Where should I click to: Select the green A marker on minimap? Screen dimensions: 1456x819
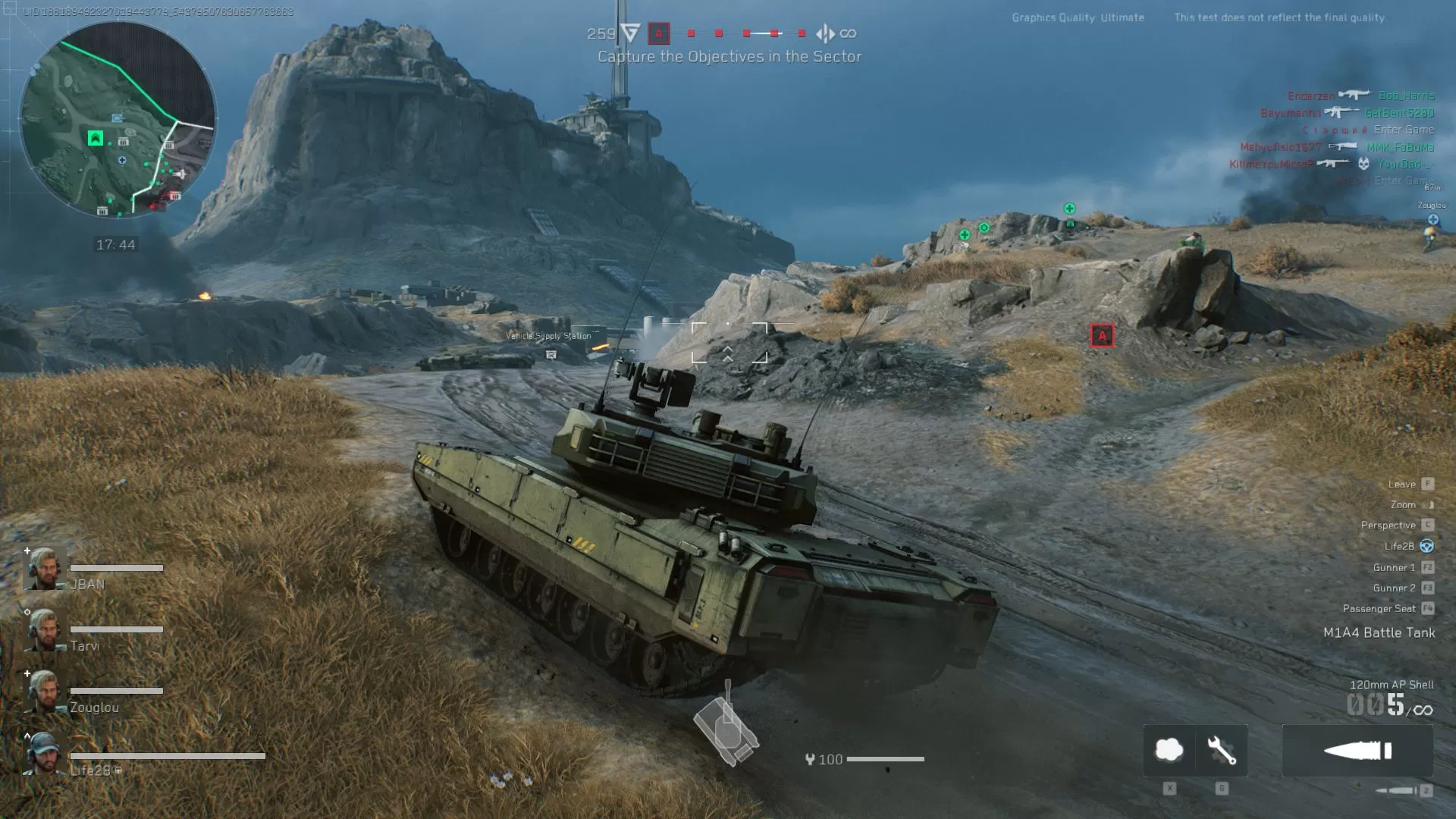pos(95,138)
